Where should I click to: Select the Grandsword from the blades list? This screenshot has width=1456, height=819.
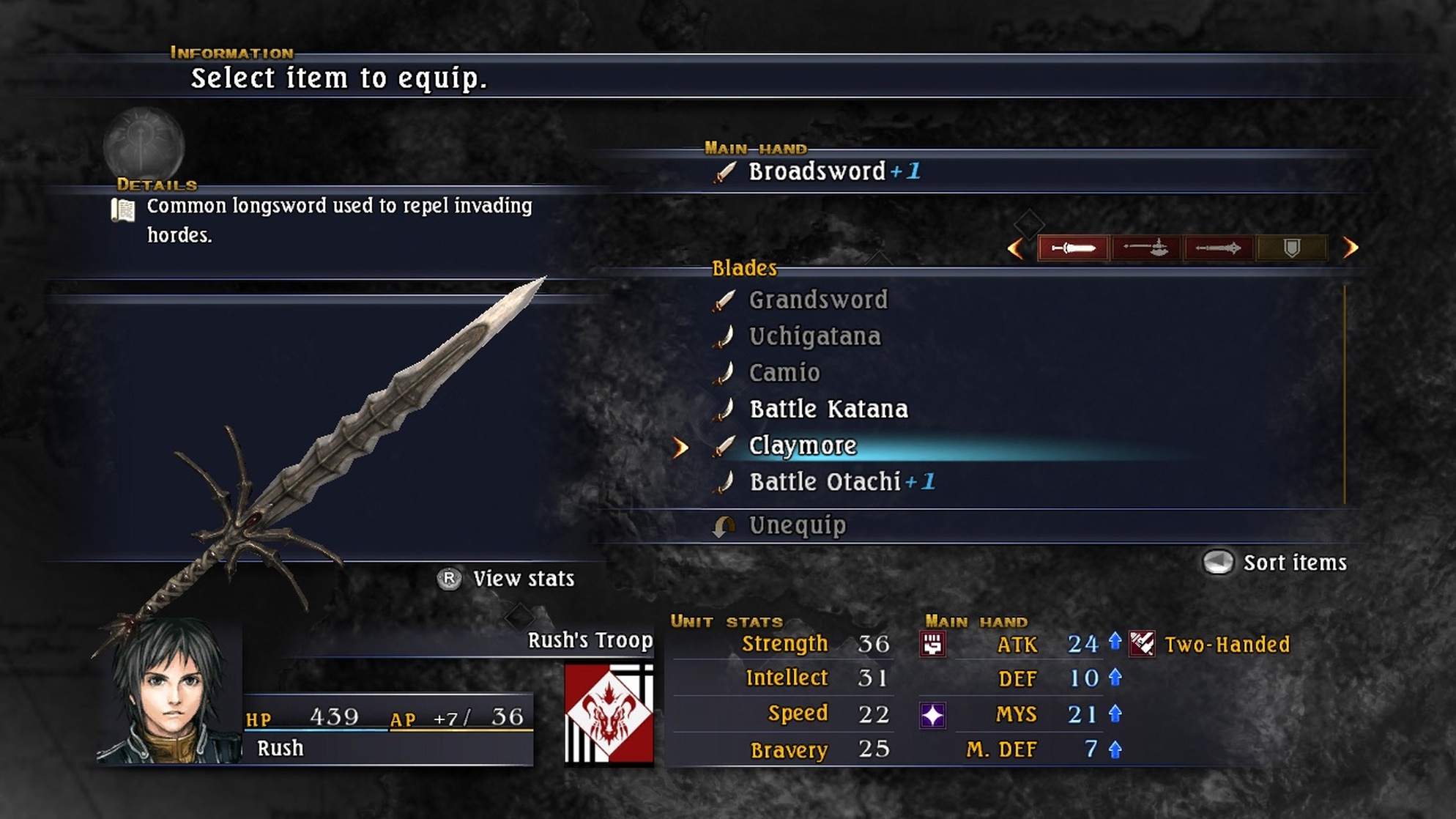click(817, 300)
